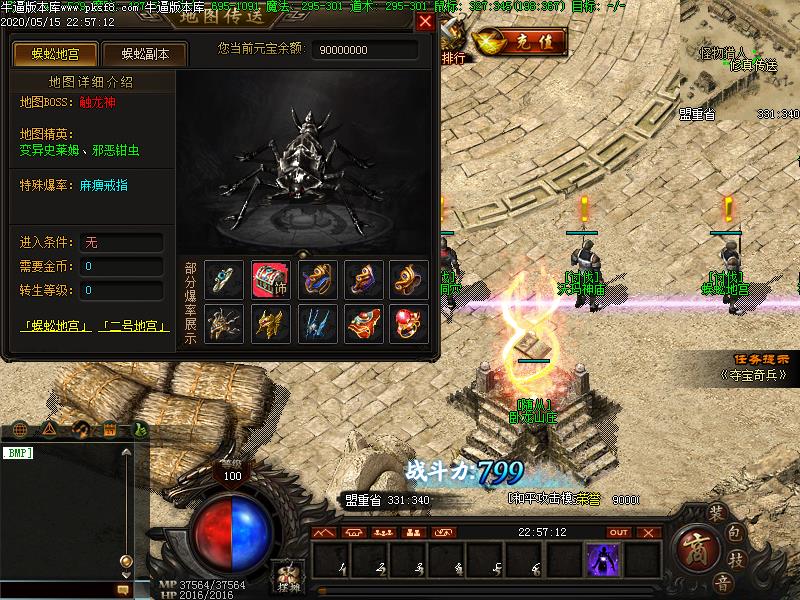Open the 充值 recharge shop

(518, 43)
